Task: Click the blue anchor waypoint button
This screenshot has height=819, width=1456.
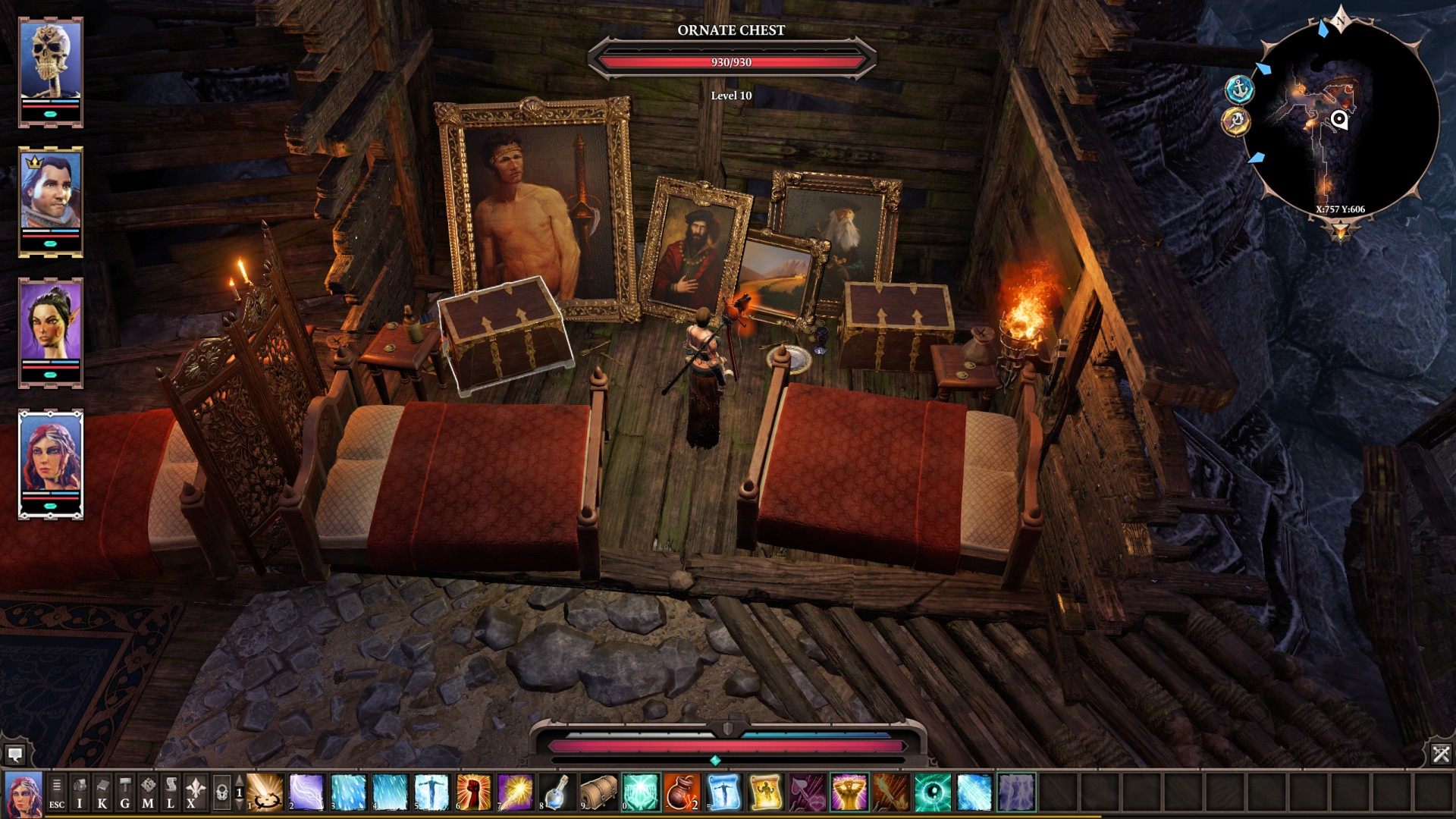Action: (x=1240, y=90)
